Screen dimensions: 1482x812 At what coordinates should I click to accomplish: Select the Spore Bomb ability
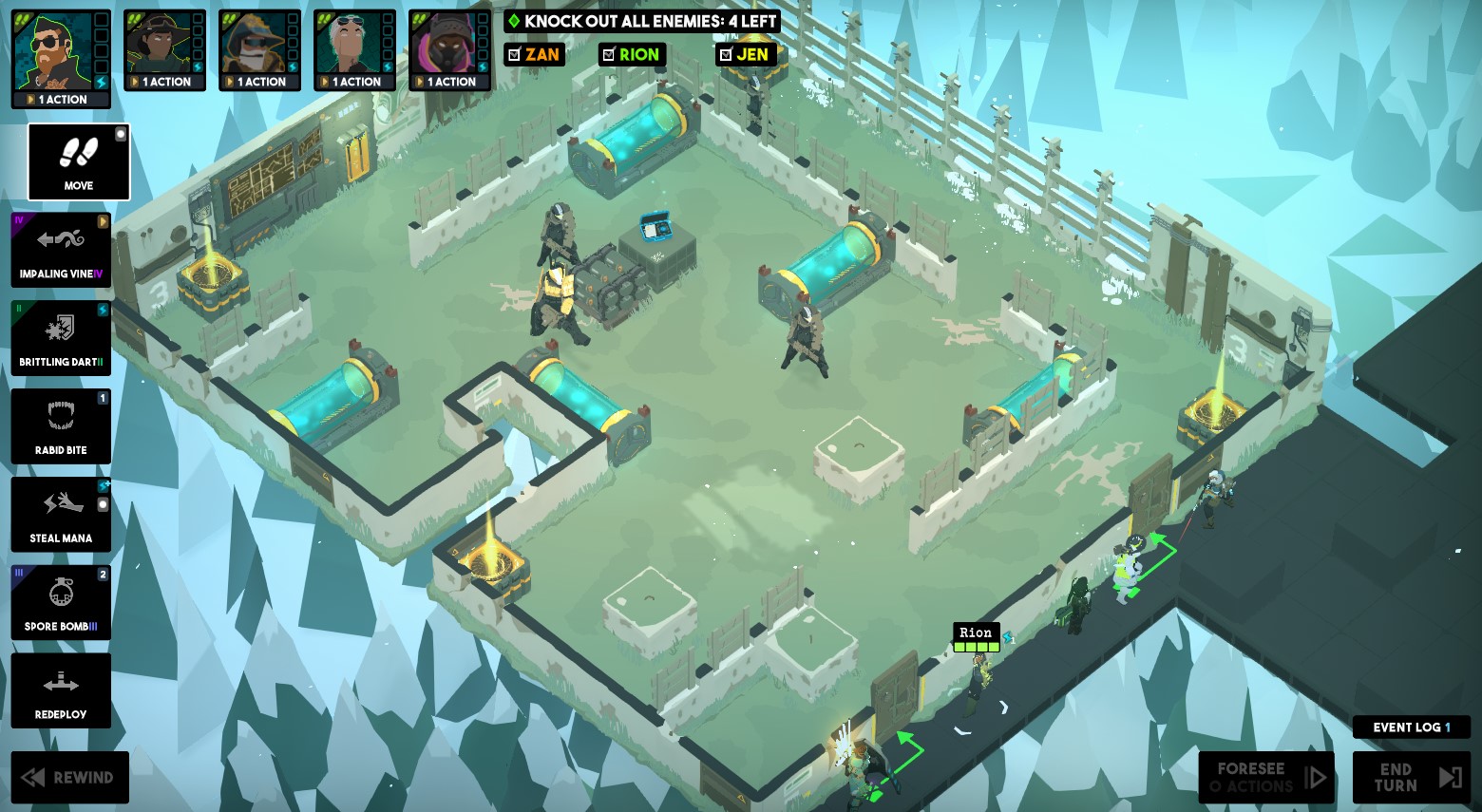(61, 602)
